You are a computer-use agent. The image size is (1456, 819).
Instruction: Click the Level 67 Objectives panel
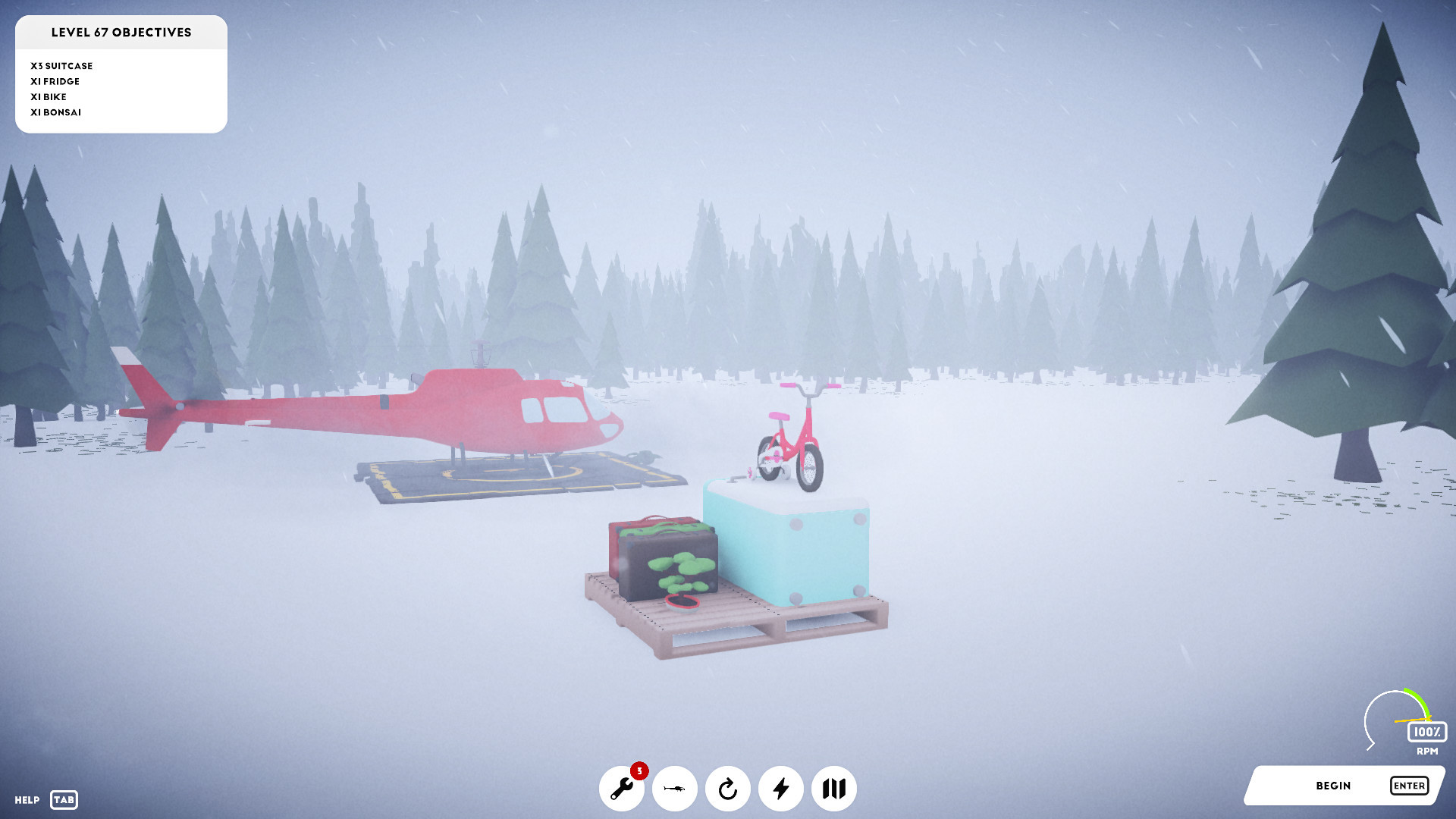[x=121, y=74]
